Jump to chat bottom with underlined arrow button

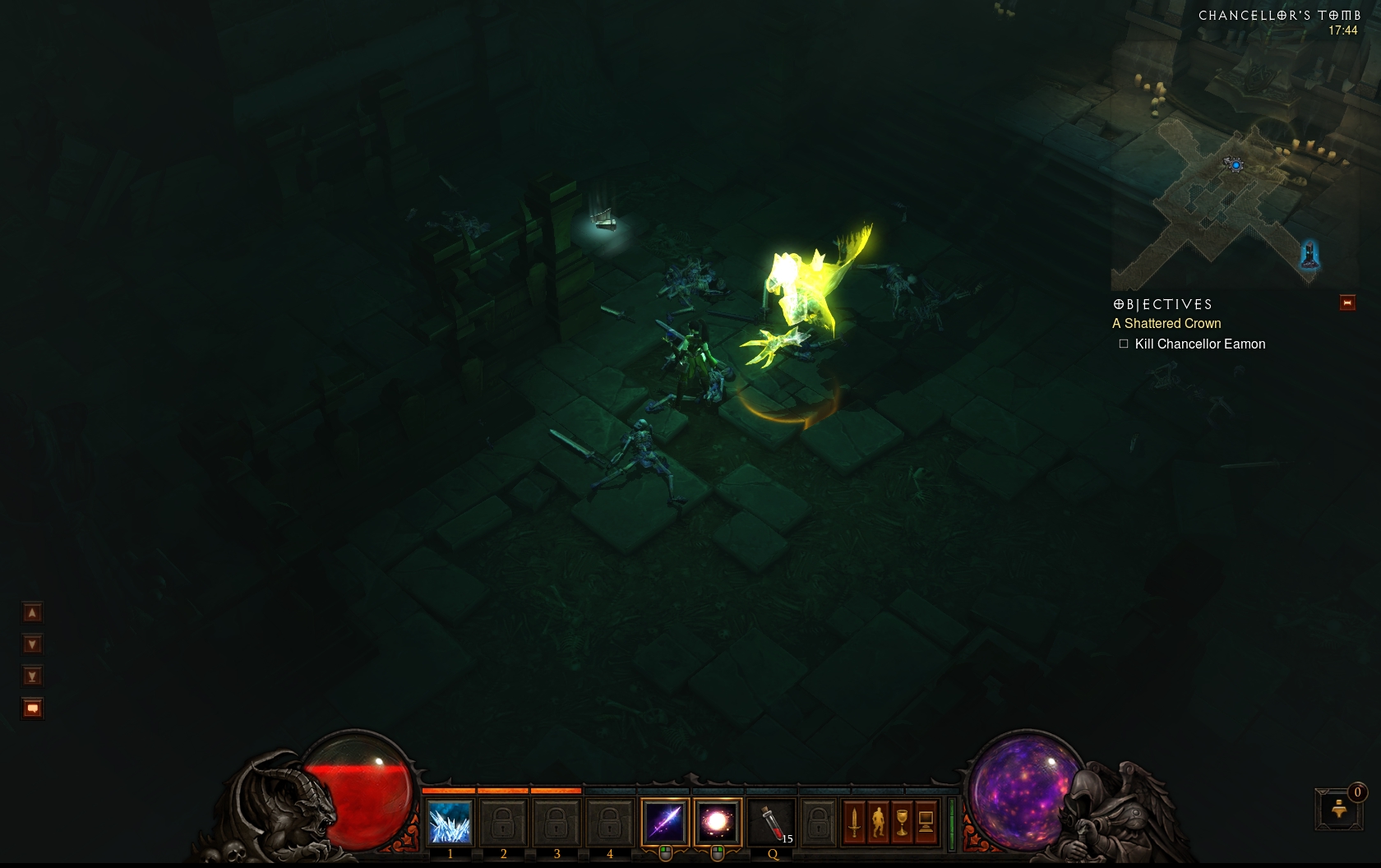(32, 676)
